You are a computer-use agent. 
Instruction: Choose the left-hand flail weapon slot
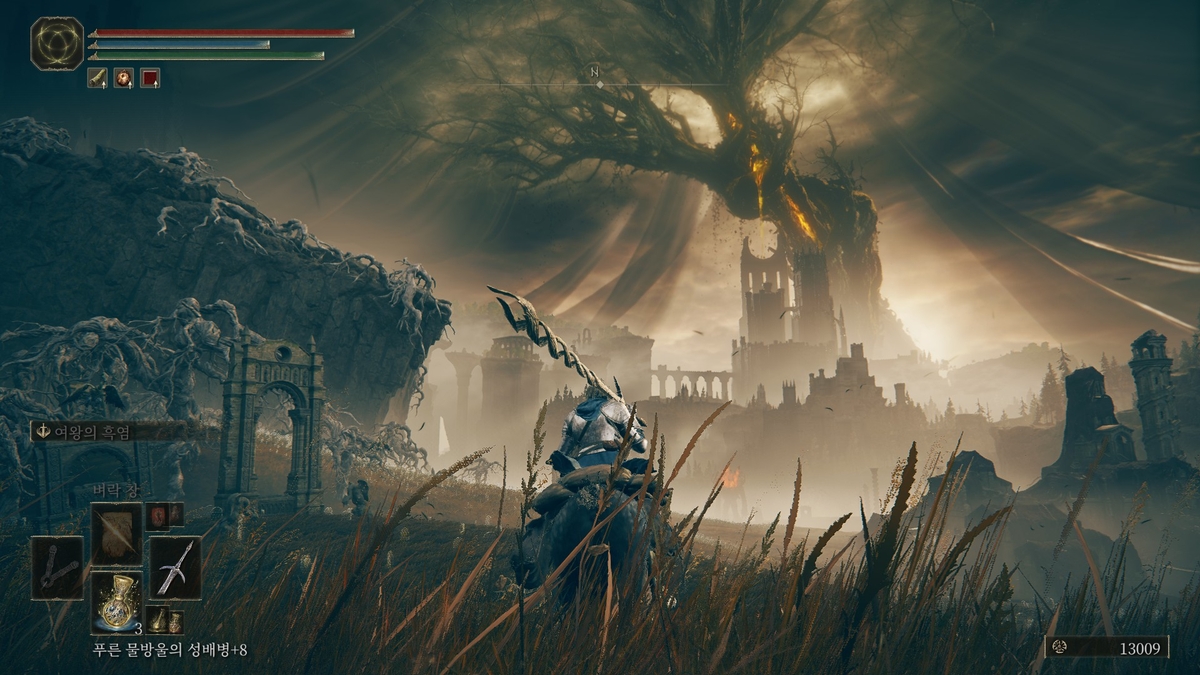point(57,567)
